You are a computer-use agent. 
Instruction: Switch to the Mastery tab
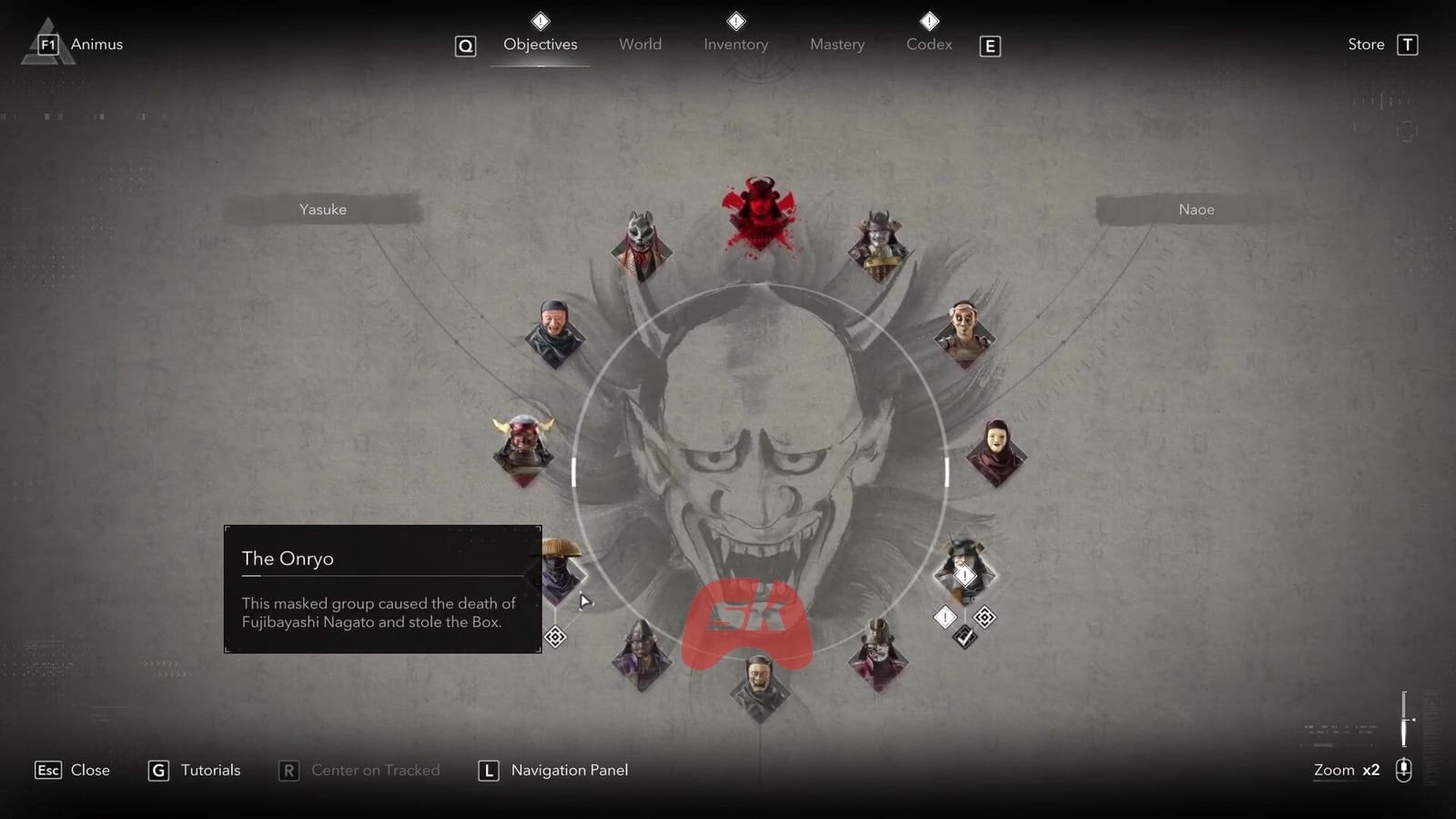click(x=836, y=44)
